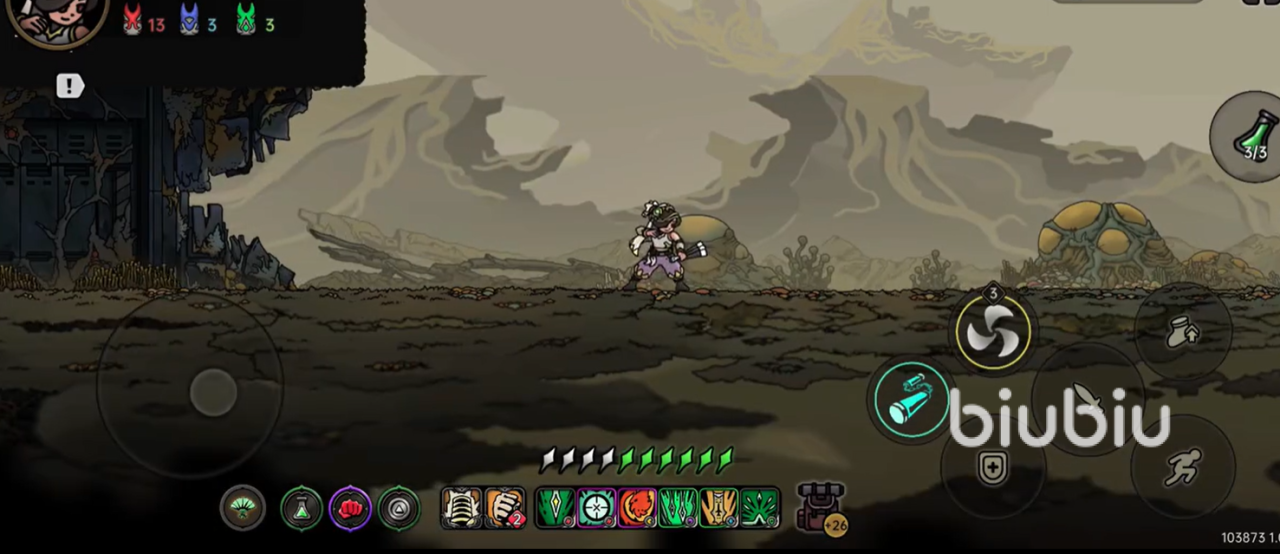The width and height of the screenshot is (1280, 554).
Task: Fire the cyan flashlight cannon skill
Action: 911,400
